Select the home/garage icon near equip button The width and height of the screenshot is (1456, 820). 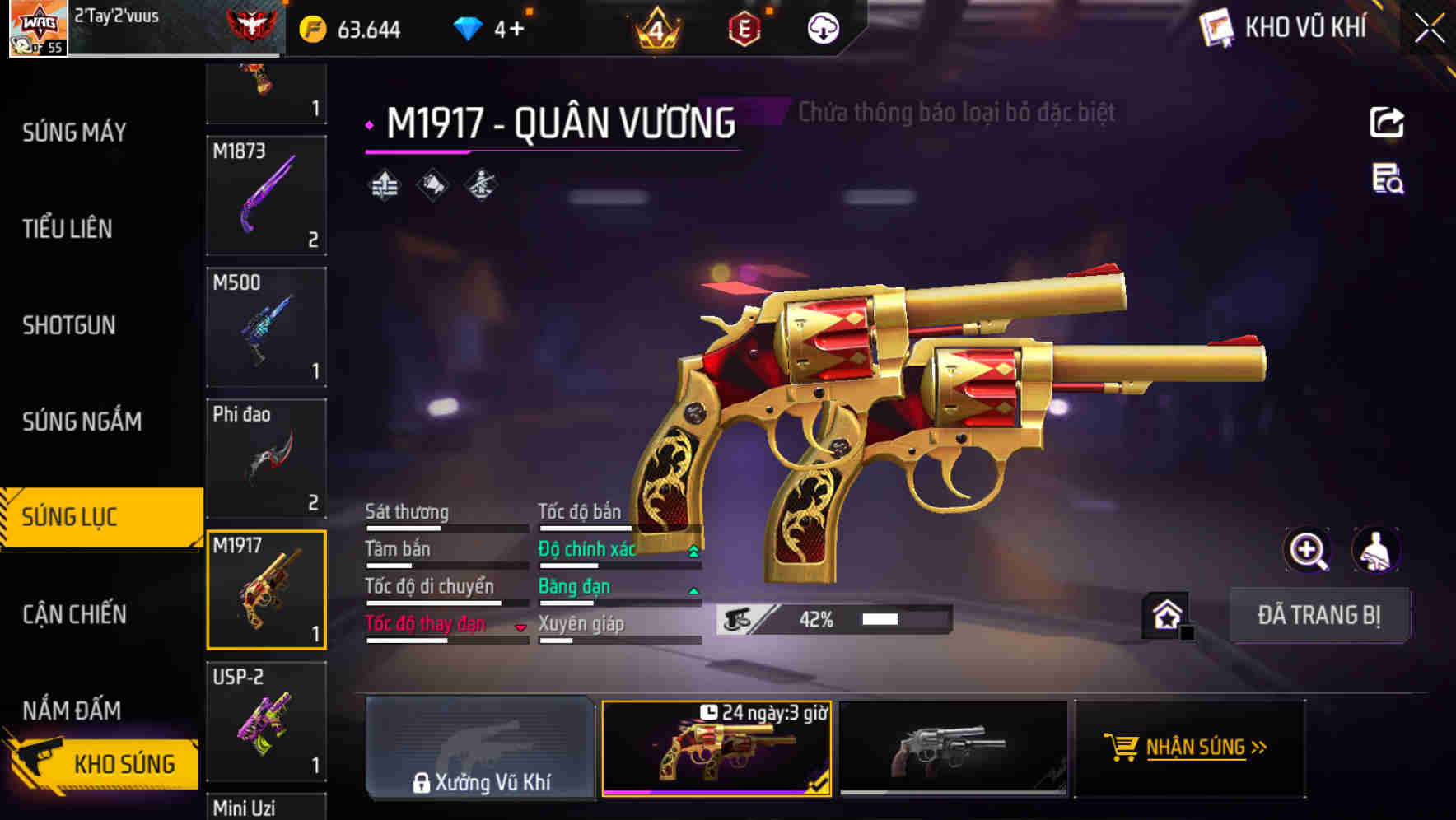tap(1166, 614)
